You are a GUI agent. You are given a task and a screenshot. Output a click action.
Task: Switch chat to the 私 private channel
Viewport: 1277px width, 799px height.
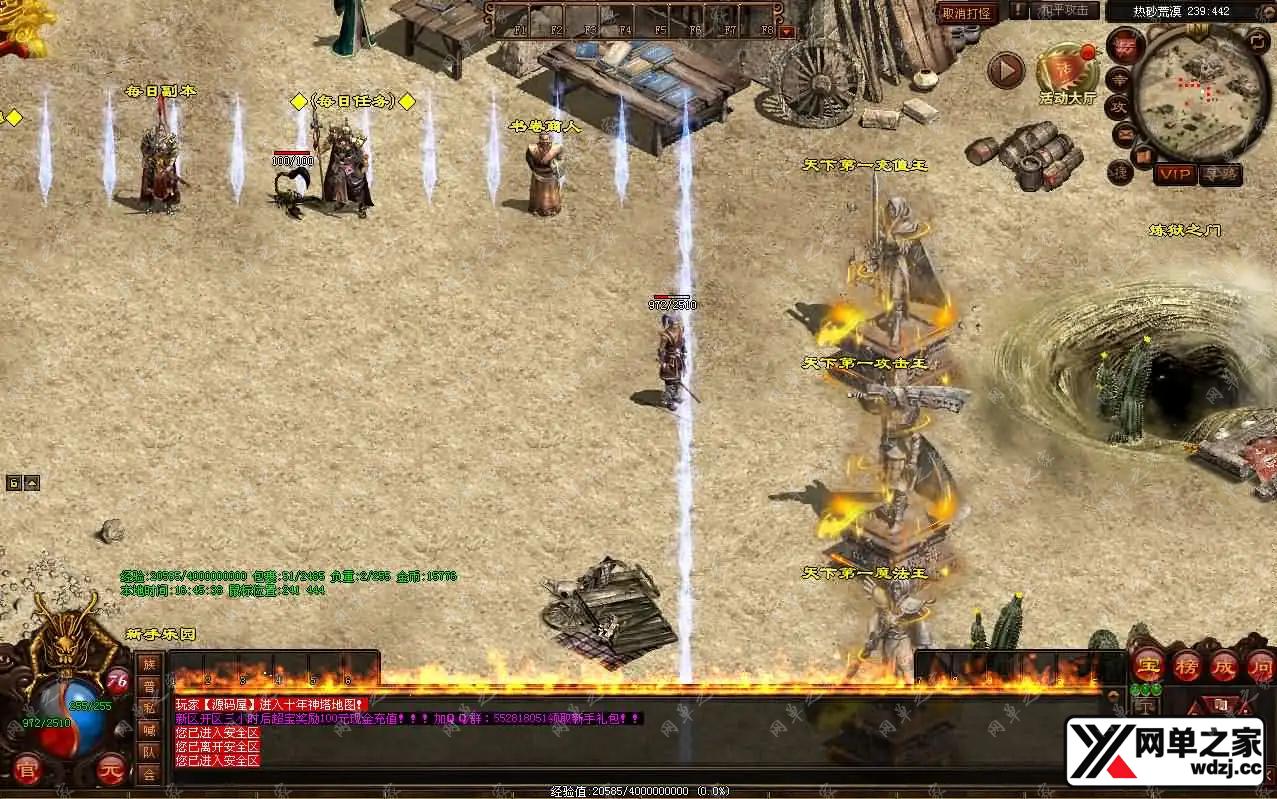(x=149, y=708)
